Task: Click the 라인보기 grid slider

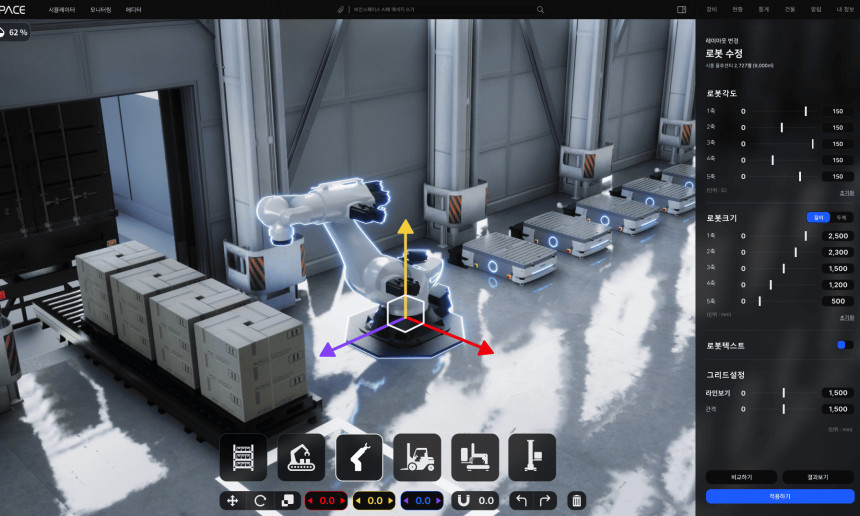Action: pos(784,393)
